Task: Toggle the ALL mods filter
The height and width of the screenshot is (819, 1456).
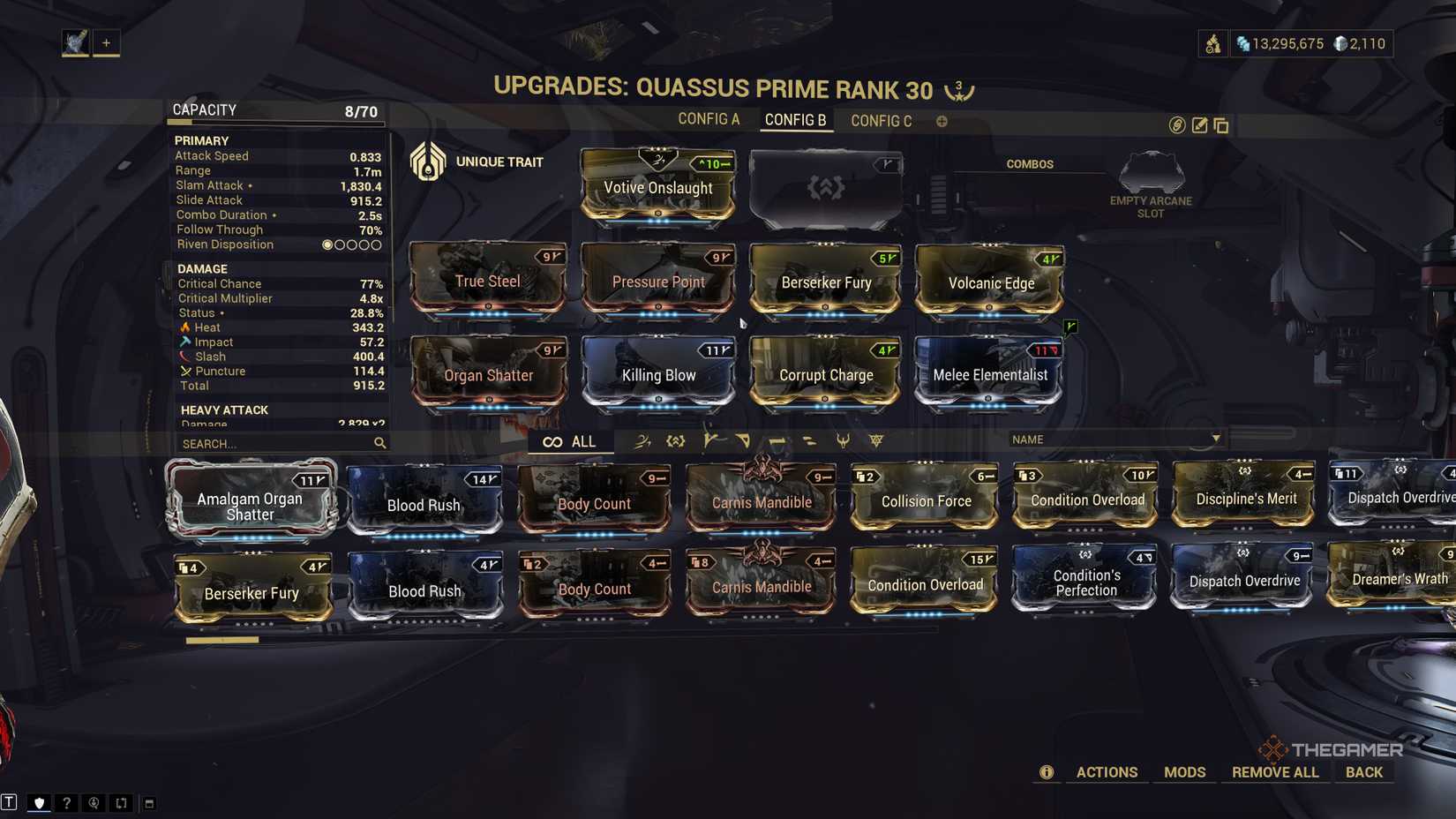Action: click(x=571, y=441)
